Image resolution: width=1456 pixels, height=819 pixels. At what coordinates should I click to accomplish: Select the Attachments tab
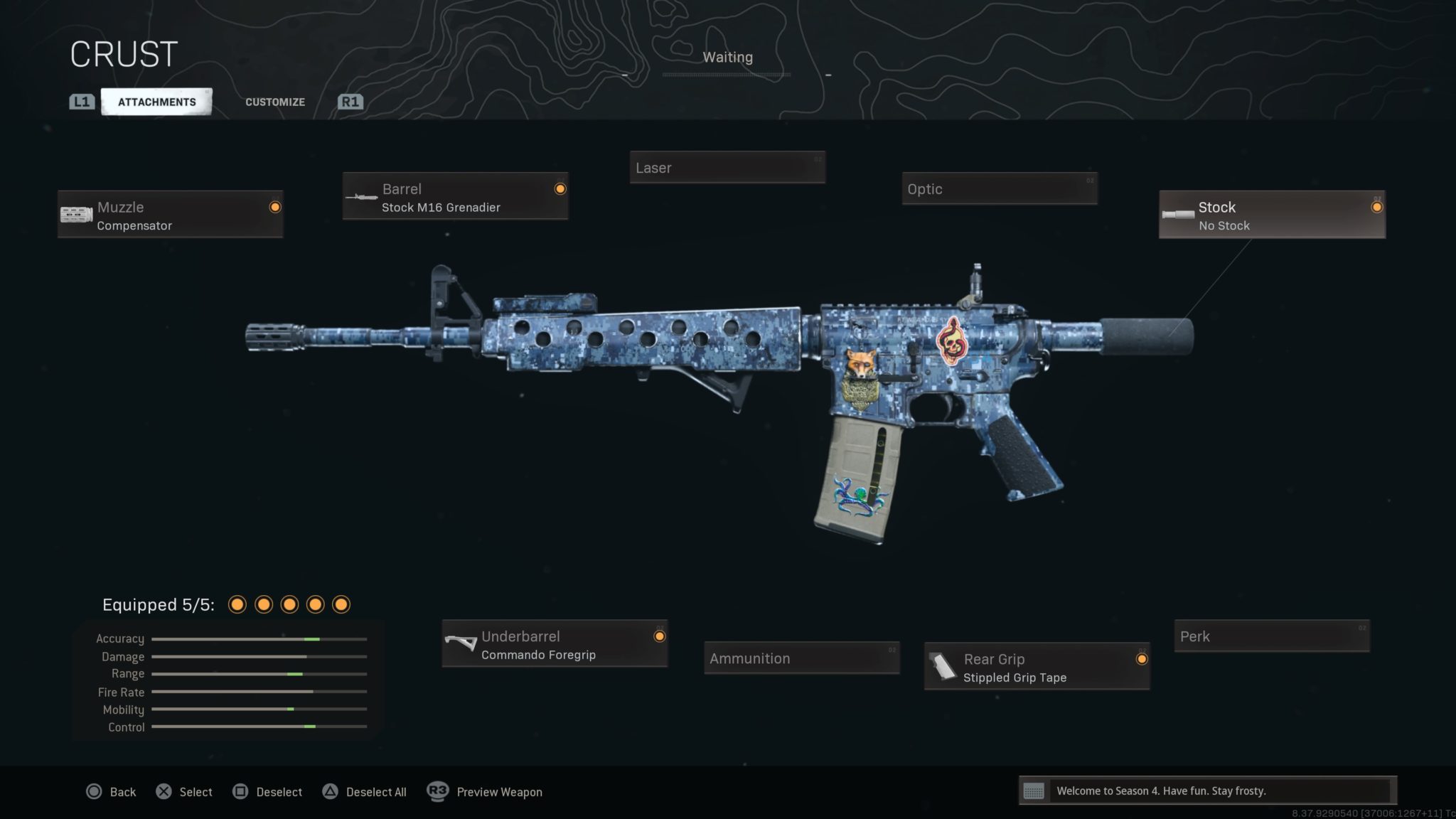tap(157, 101)
